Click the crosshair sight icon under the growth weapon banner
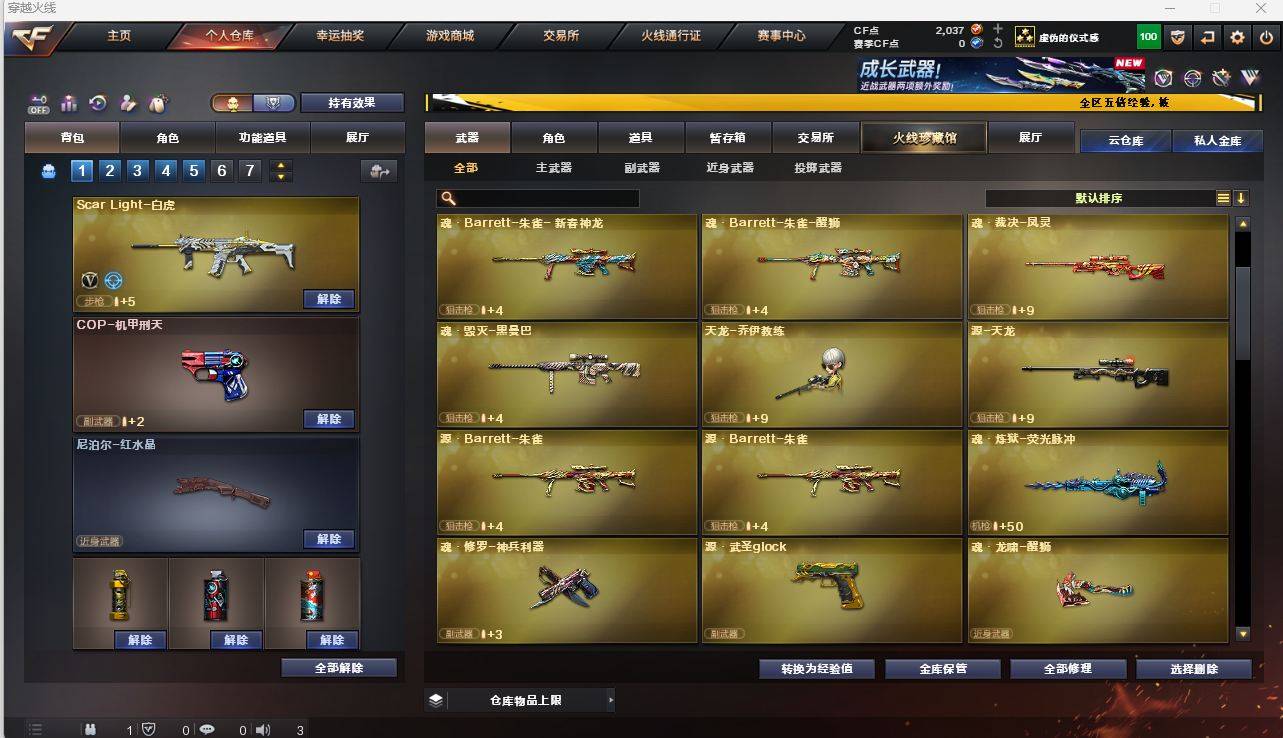 (x=1191, y=77)
